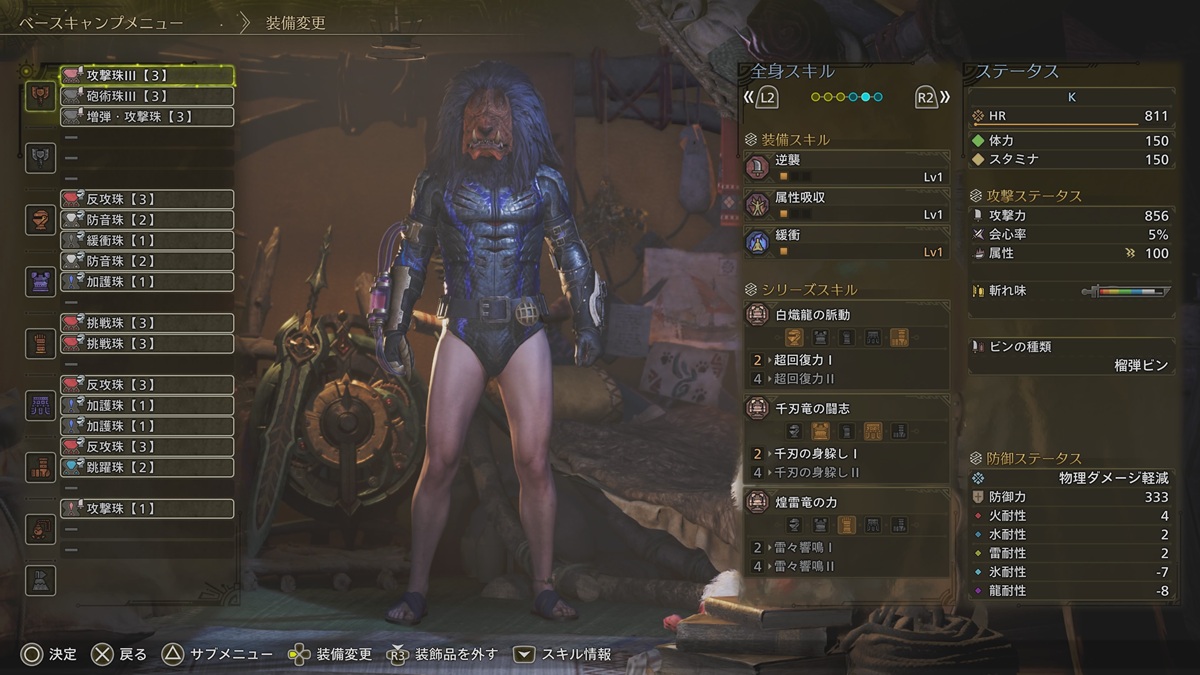
Task: Select the 攻撃珠III【3】 decoration slot
Action: [147, 75]
